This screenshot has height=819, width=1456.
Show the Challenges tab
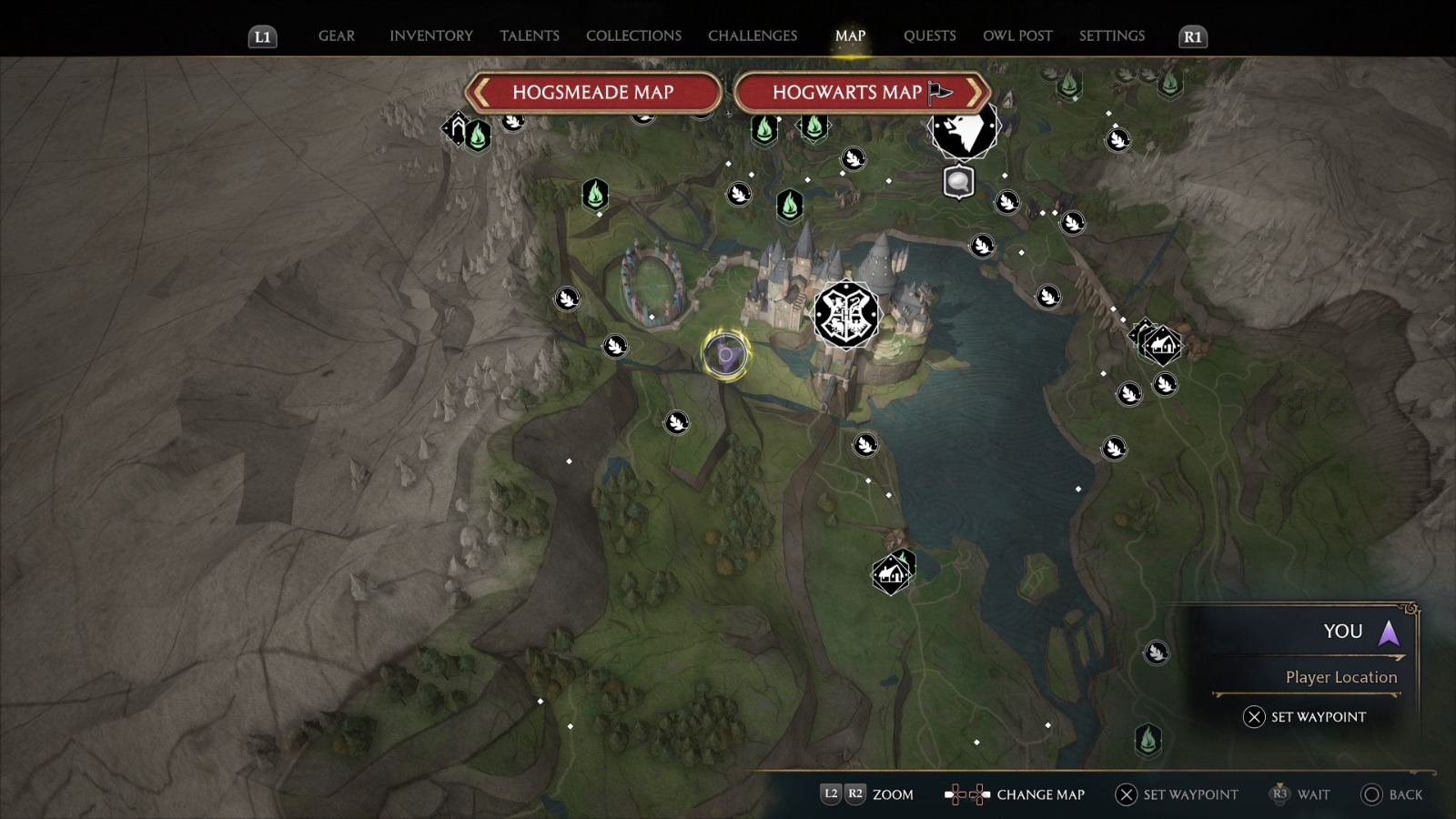coord(752,35)
